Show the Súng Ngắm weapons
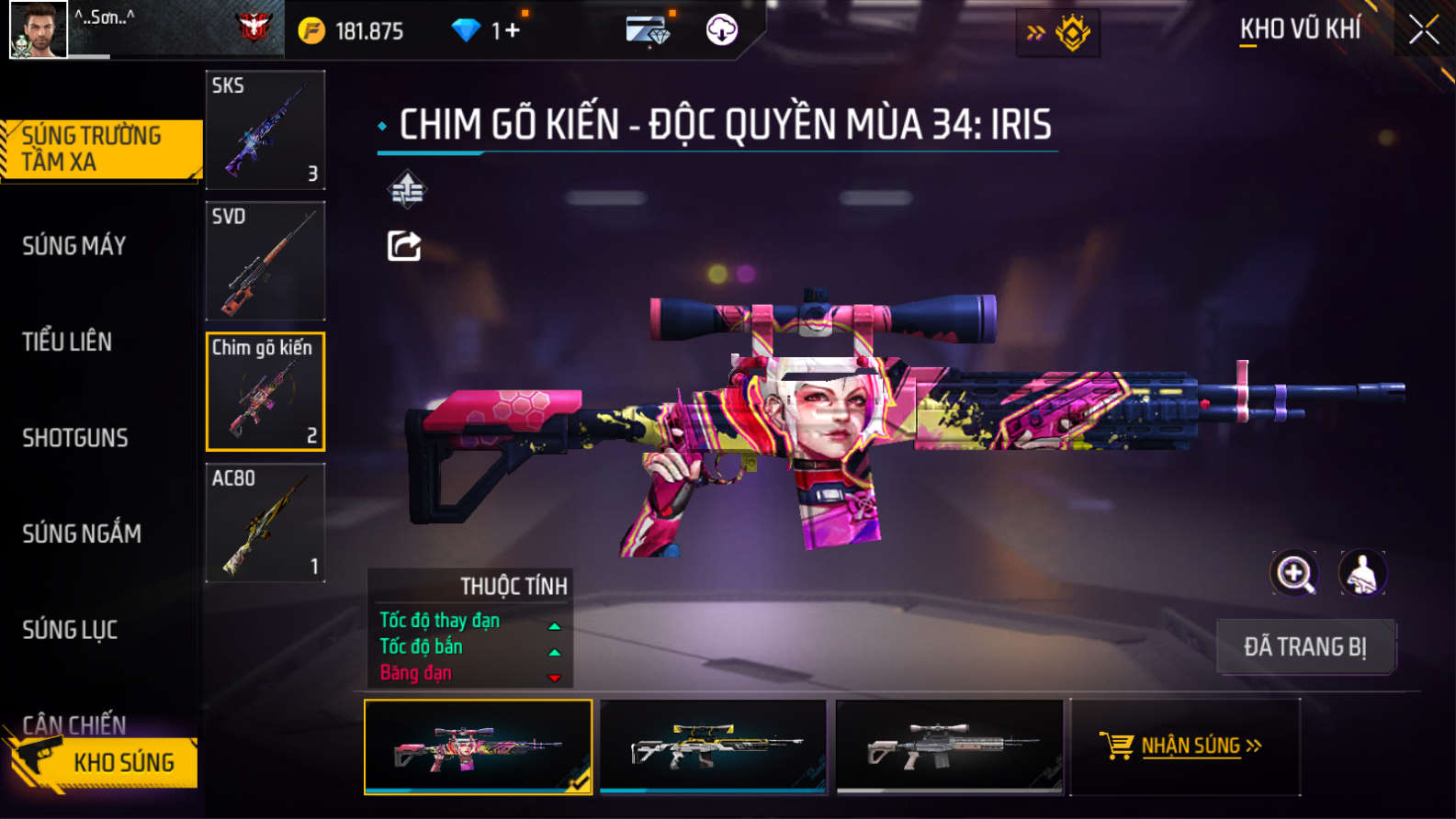Image resolution: width=1456 pixels, height=819 pixels. [x=82, y=533]
